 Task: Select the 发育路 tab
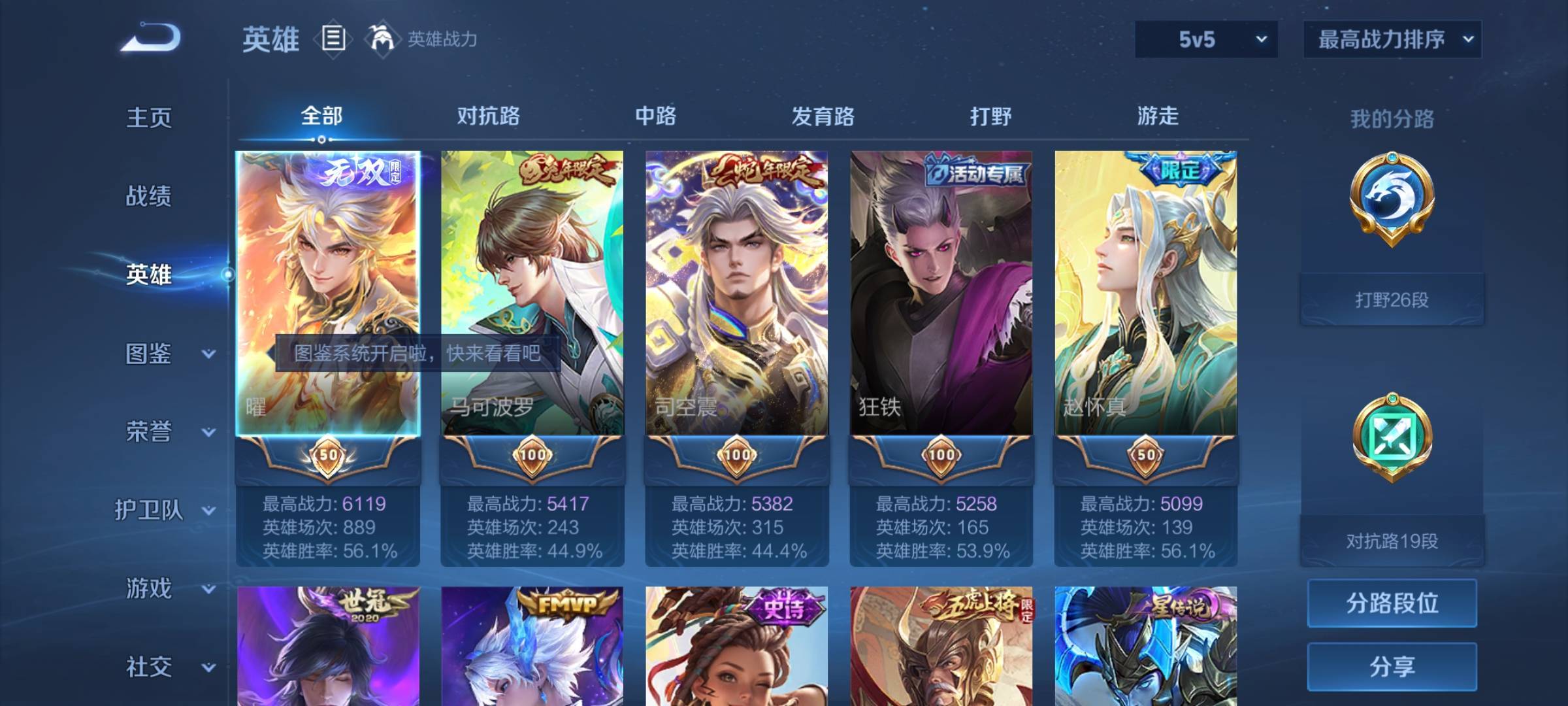[823, 116]
